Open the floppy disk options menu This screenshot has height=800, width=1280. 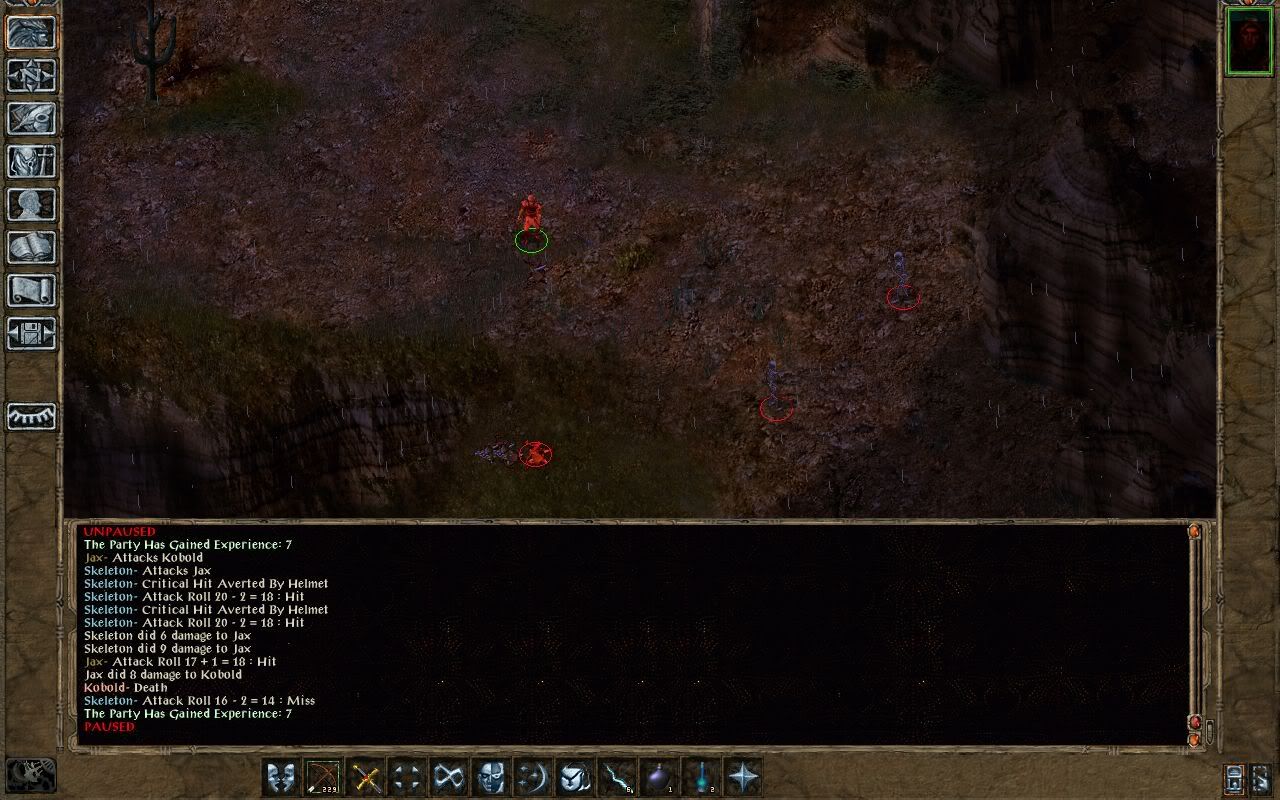coord(31,333)
